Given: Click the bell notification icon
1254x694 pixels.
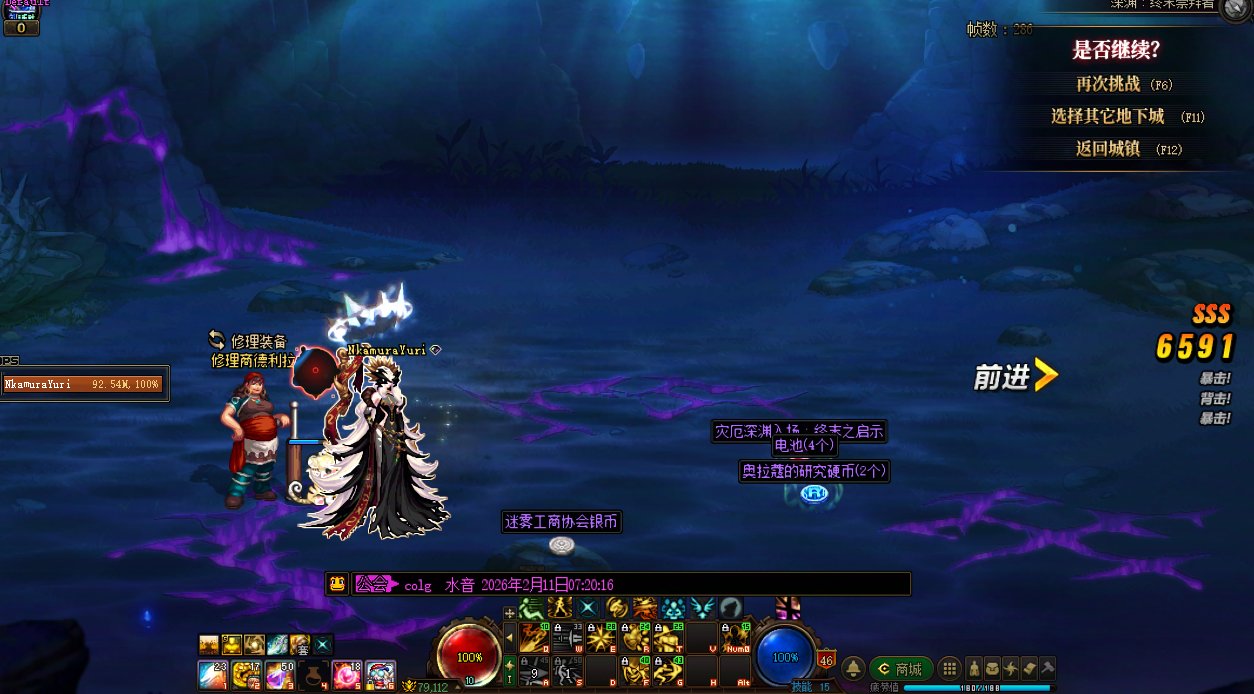Looking at the screenshot, I should 854,669.
